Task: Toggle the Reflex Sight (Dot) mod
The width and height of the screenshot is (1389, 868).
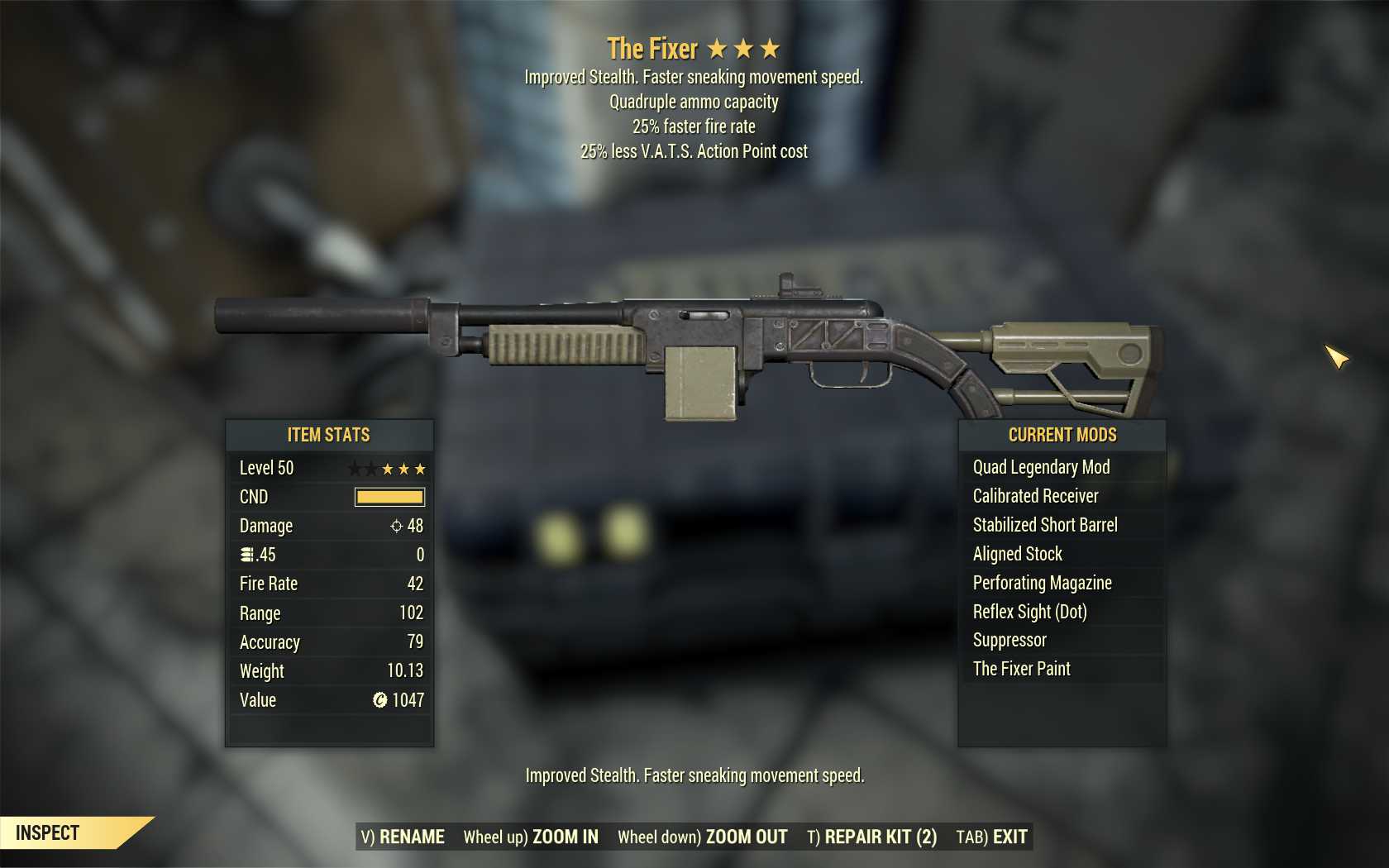Action: point(1028,612)
